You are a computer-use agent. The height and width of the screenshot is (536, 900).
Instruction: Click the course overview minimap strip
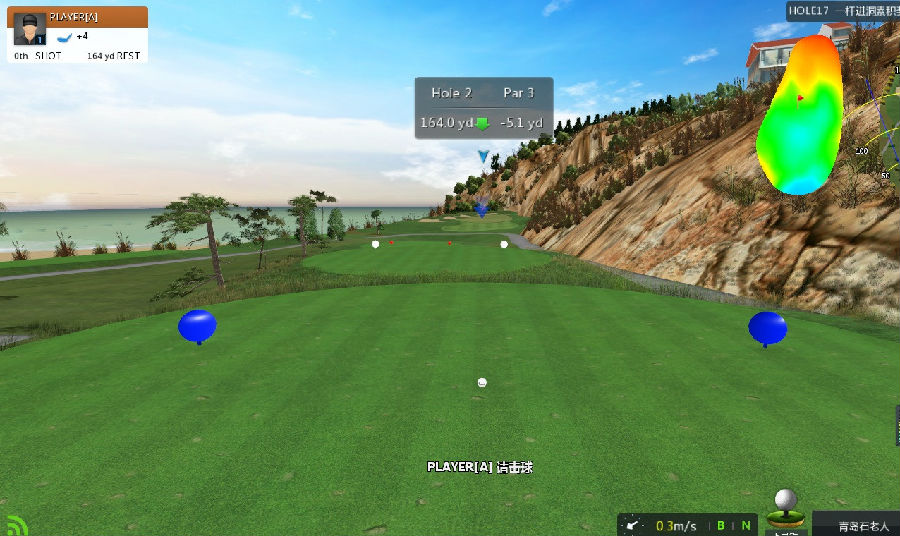[x=887, y=140]
